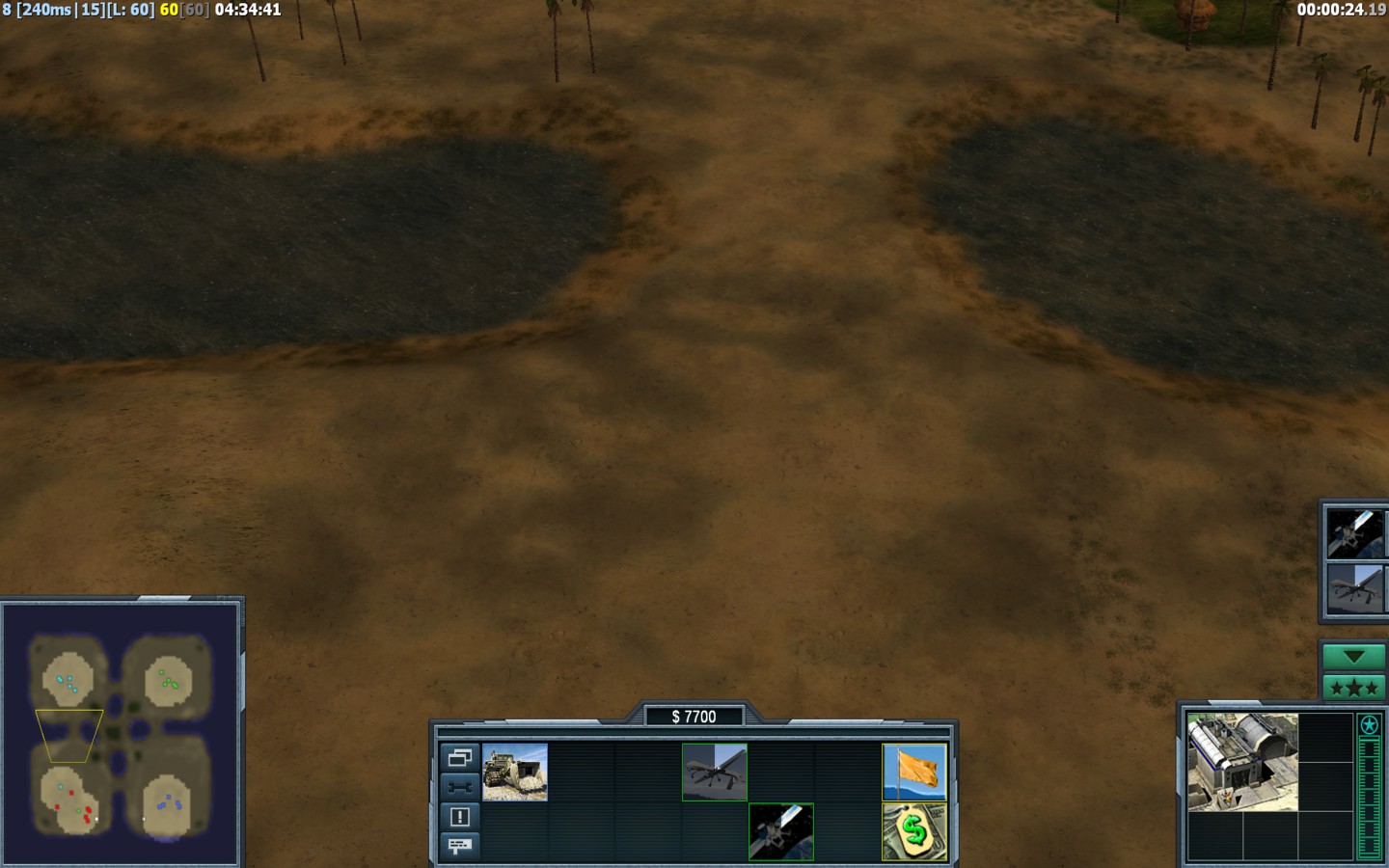The width and height of the screenshot is (1389, 868).
Task: Click the minimap to move the camera
Action: click(x=122, y=733)
